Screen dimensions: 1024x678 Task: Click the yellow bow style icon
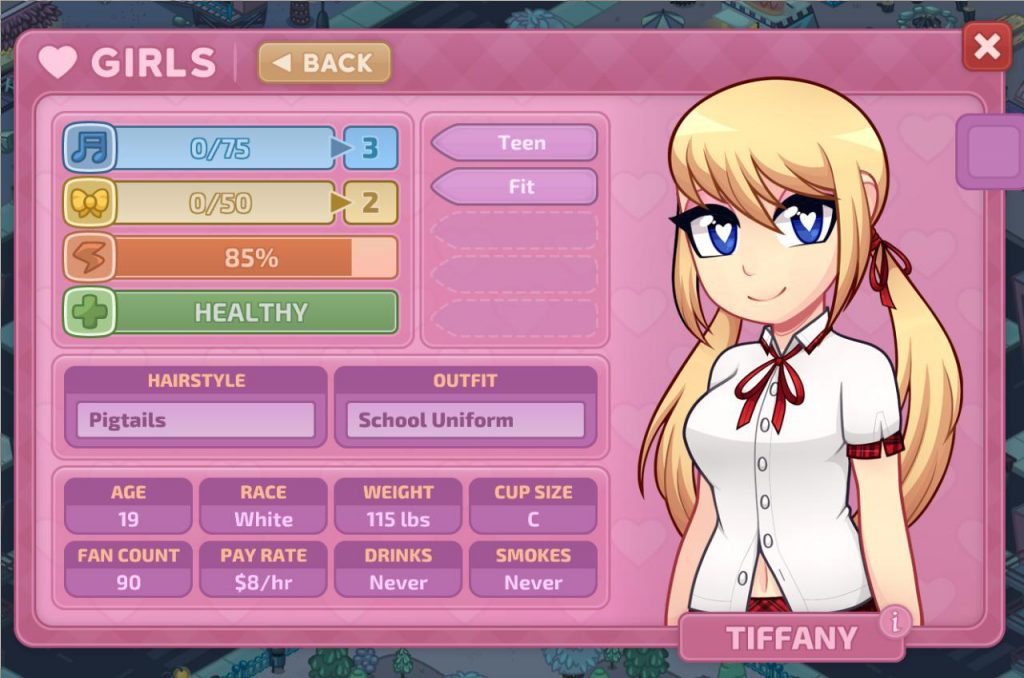coord(90,204)
